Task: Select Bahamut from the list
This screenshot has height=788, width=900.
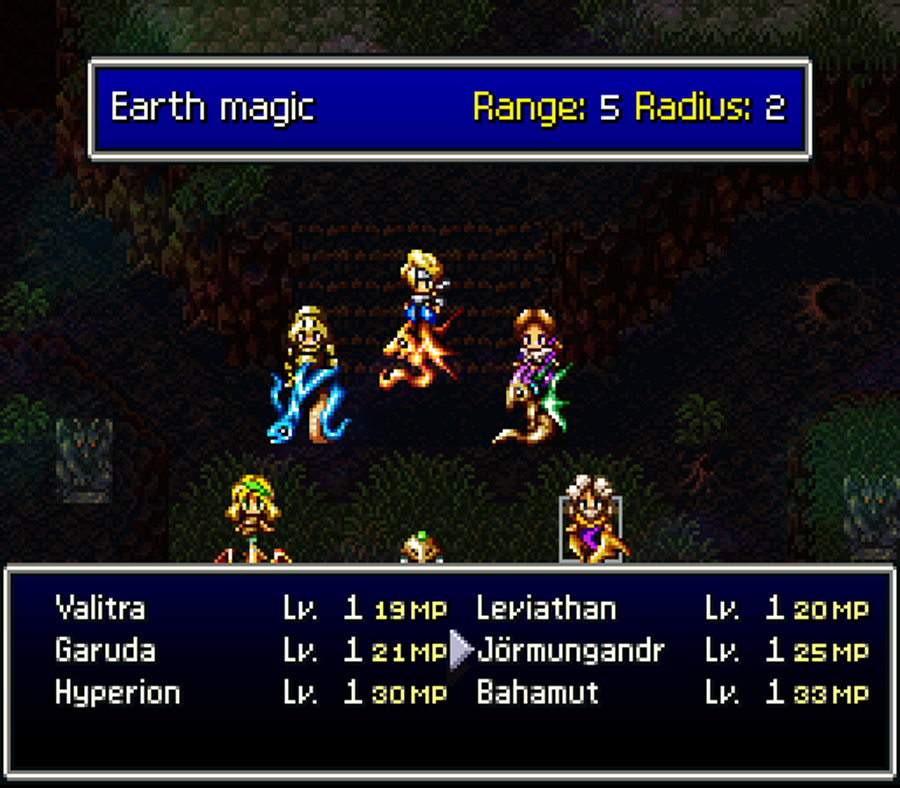Action: click(x=537, y=693)
